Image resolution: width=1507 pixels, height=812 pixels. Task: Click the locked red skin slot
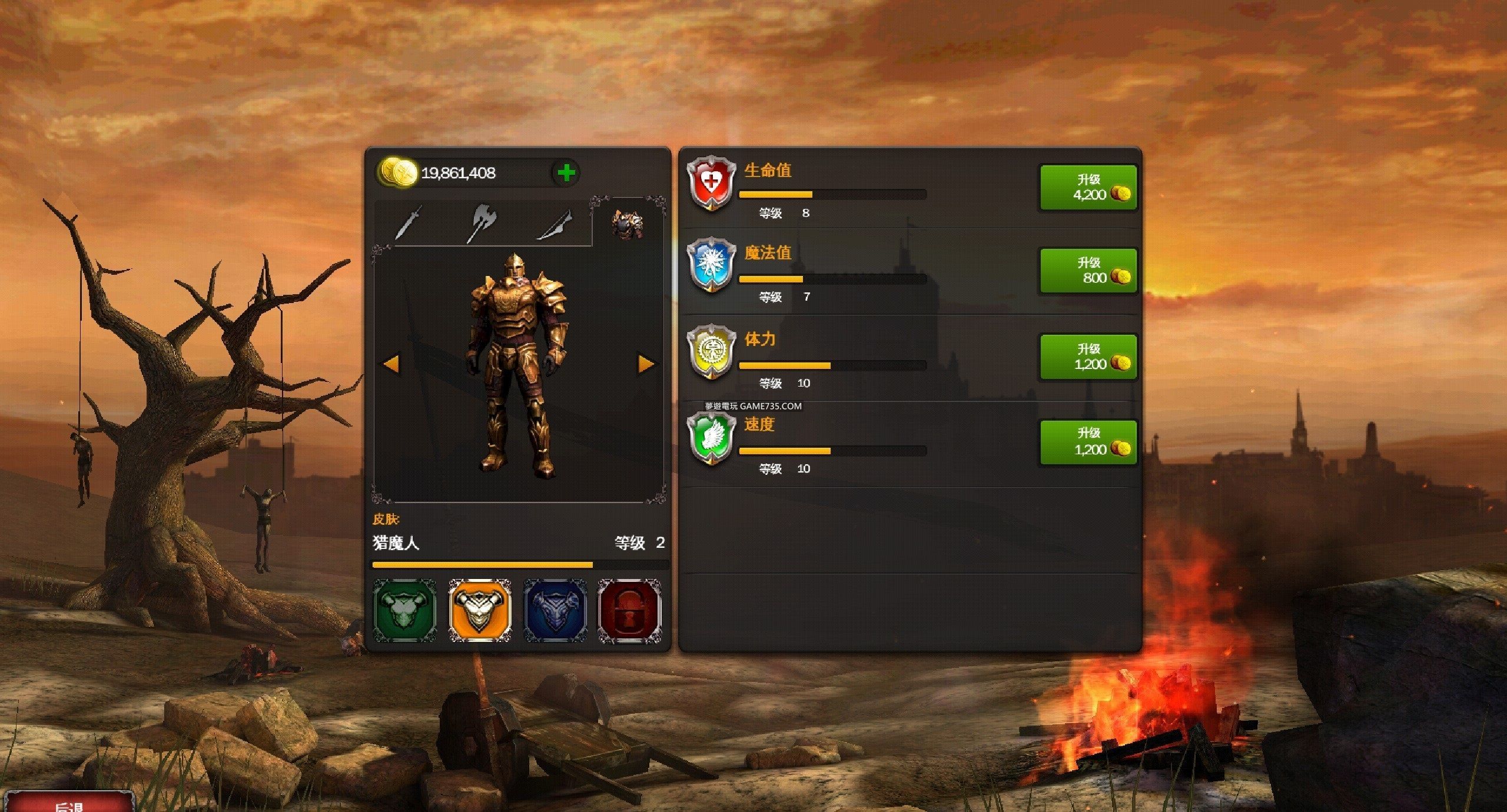(x=629, y=610)
